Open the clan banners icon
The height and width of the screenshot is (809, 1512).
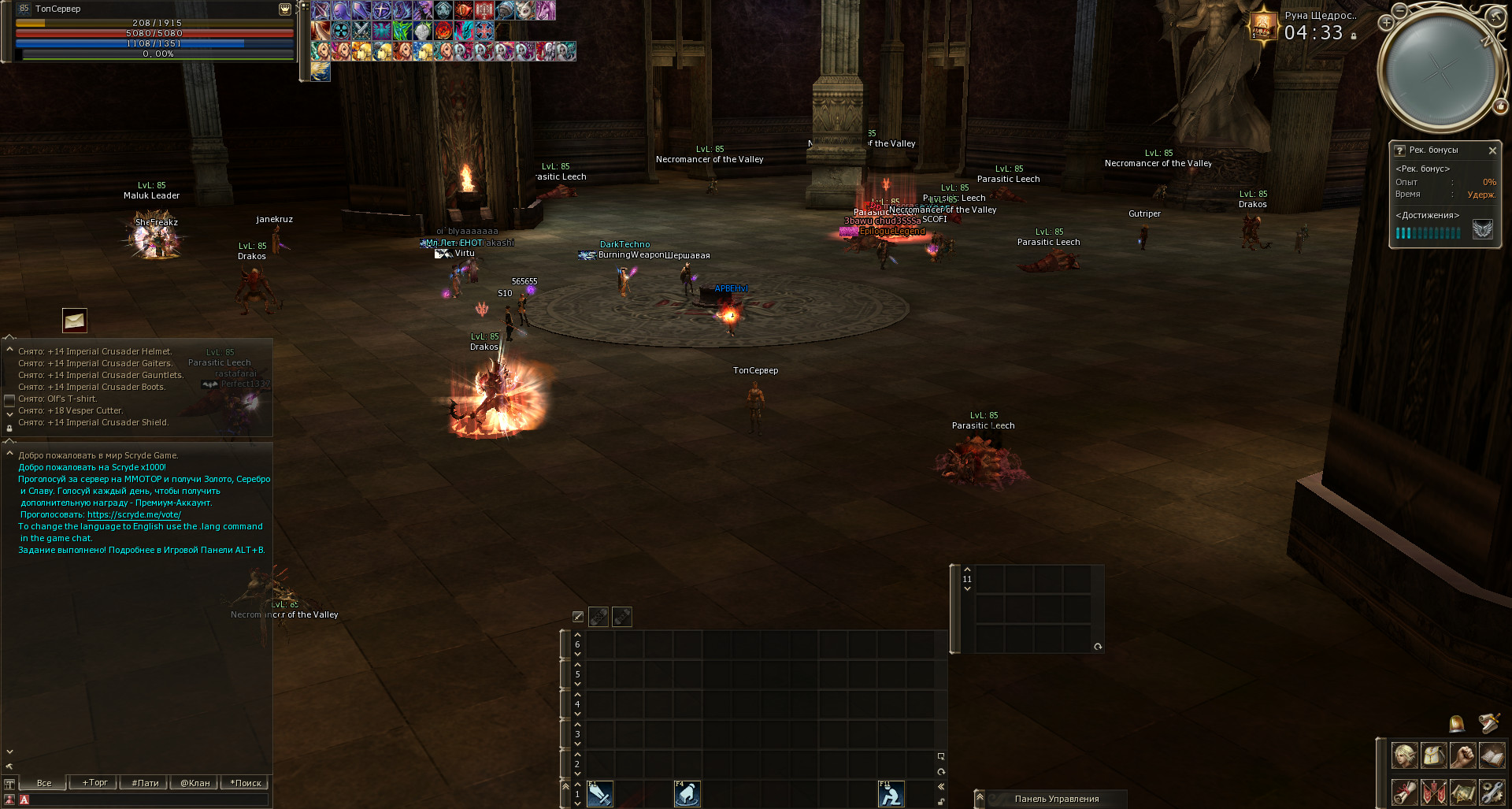(1433, 791)
